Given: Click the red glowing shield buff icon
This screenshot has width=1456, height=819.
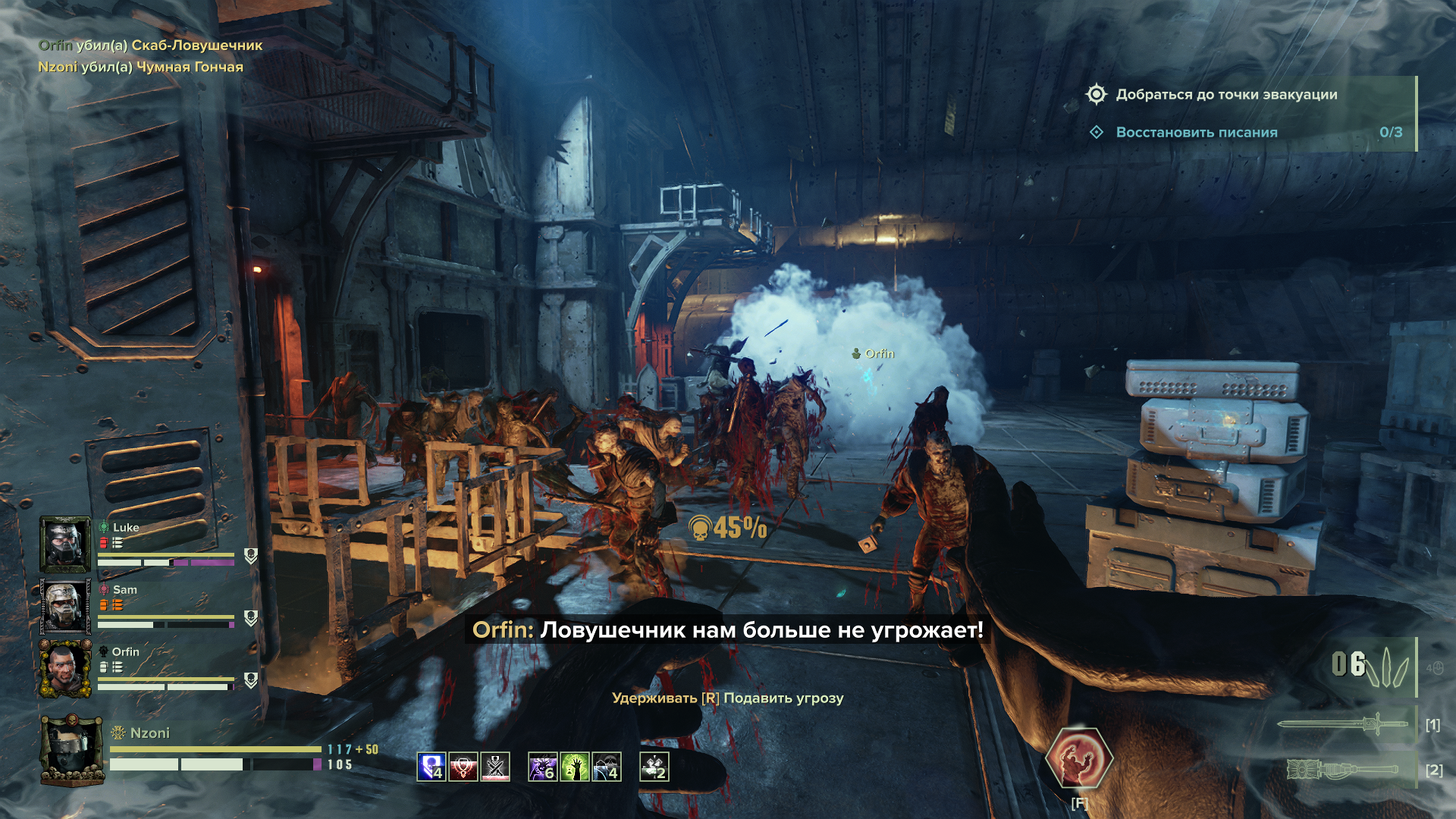Looking at the screenshot, I should [x=463, y=767].
